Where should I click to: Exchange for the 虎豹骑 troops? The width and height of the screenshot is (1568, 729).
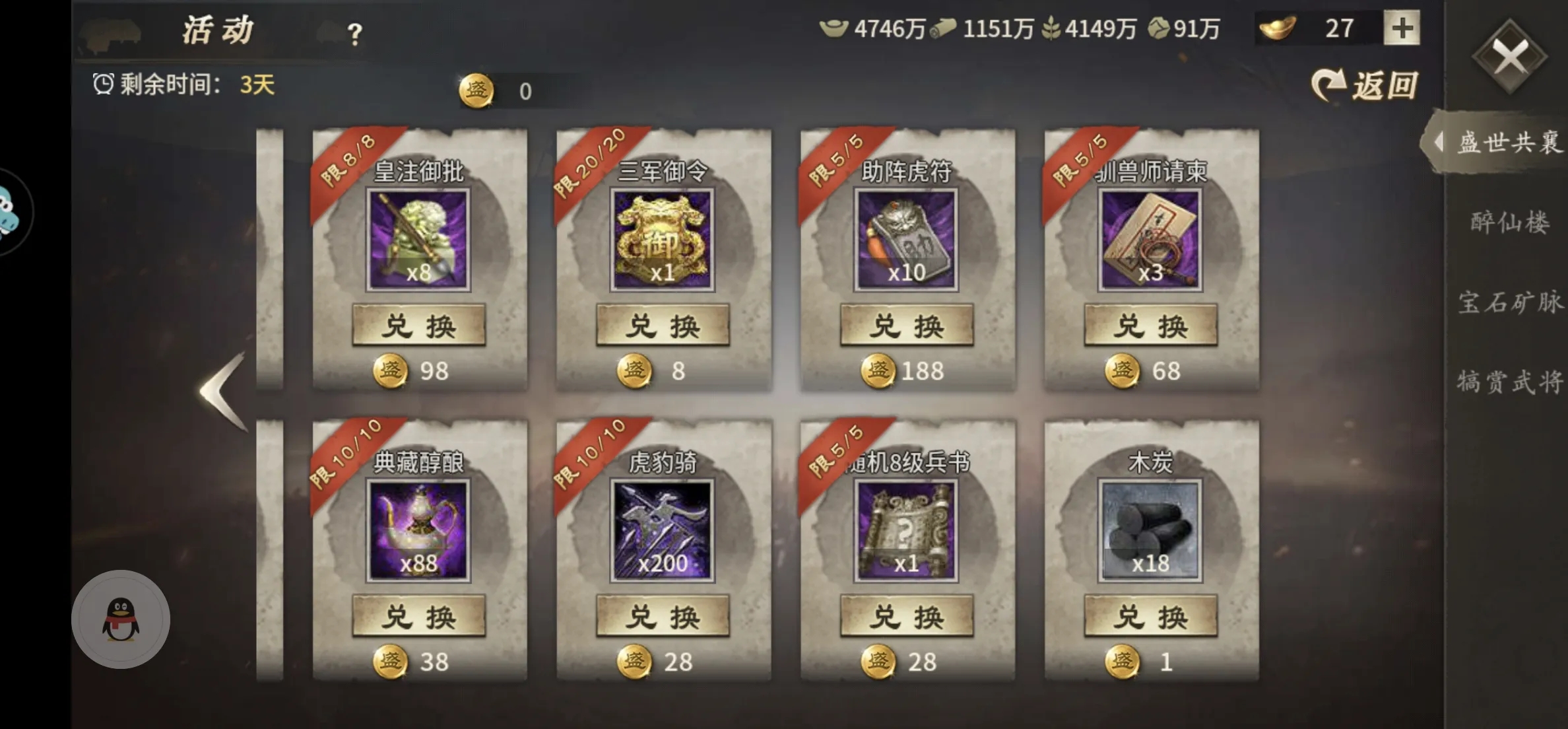pyautogui.click(x=663, y=616)
